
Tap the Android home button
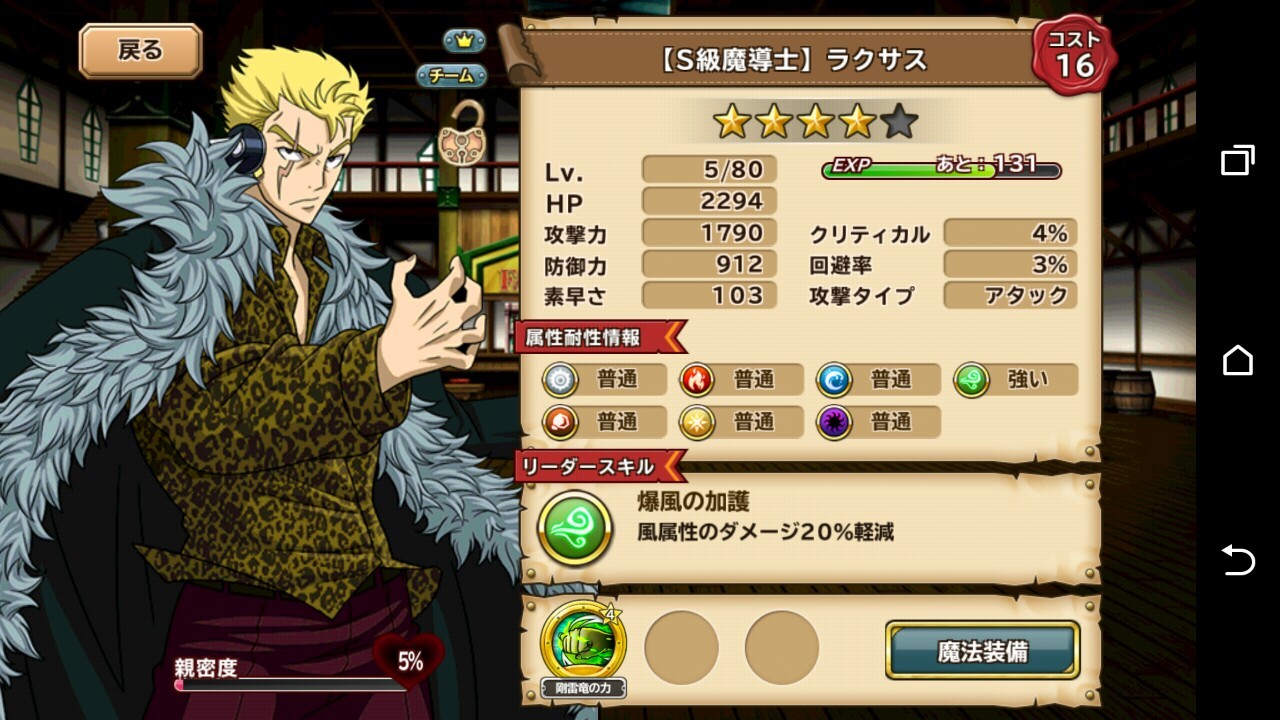tap(1237, 360)
